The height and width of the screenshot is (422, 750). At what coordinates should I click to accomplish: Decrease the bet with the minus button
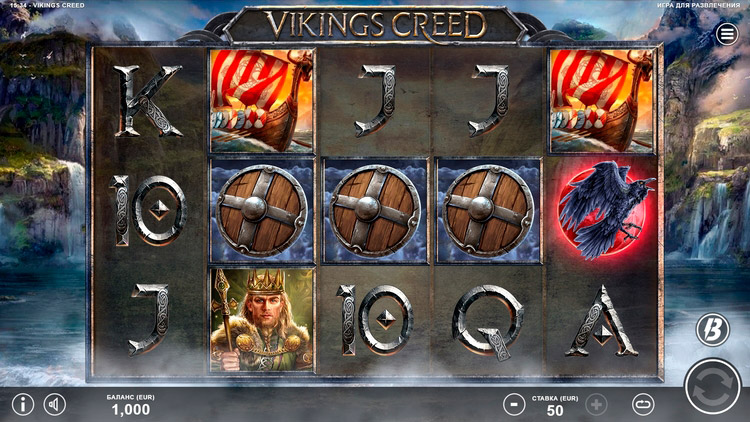pyautogui.click(x=514, y=405)
